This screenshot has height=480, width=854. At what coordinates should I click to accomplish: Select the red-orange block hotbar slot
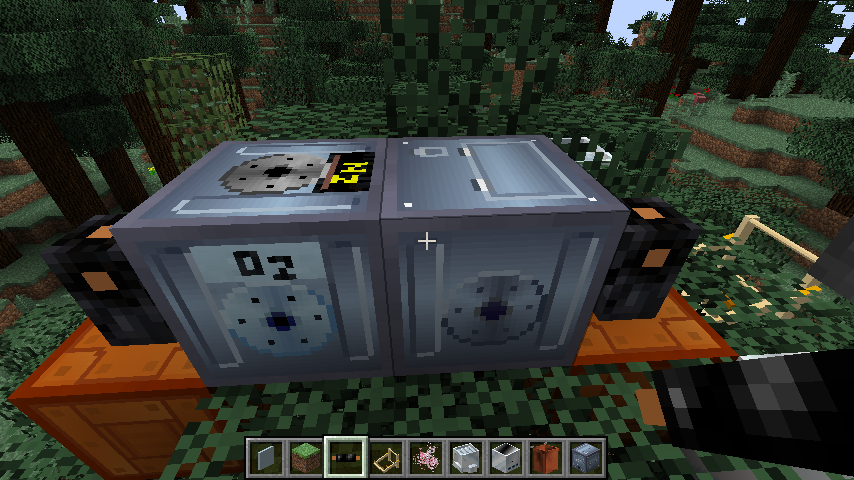coord(546,458)
